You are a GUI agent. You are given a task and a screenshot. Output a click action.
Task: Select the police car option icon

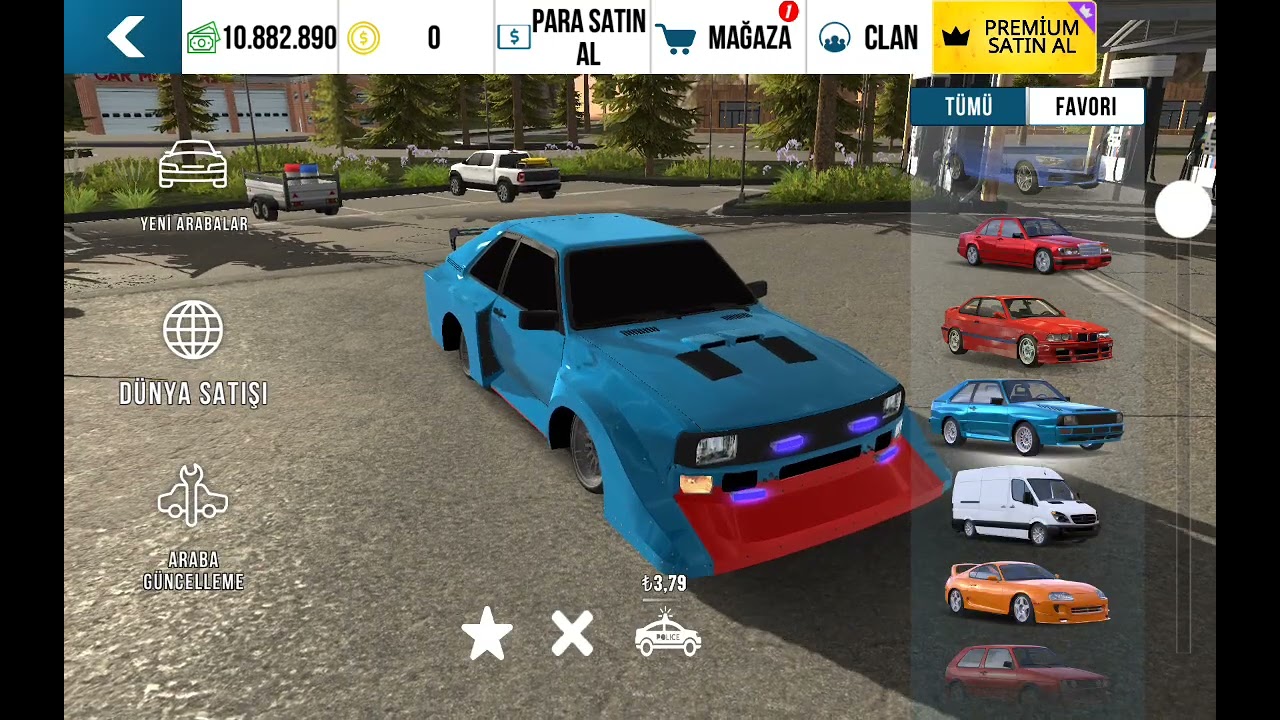[668, 634]
